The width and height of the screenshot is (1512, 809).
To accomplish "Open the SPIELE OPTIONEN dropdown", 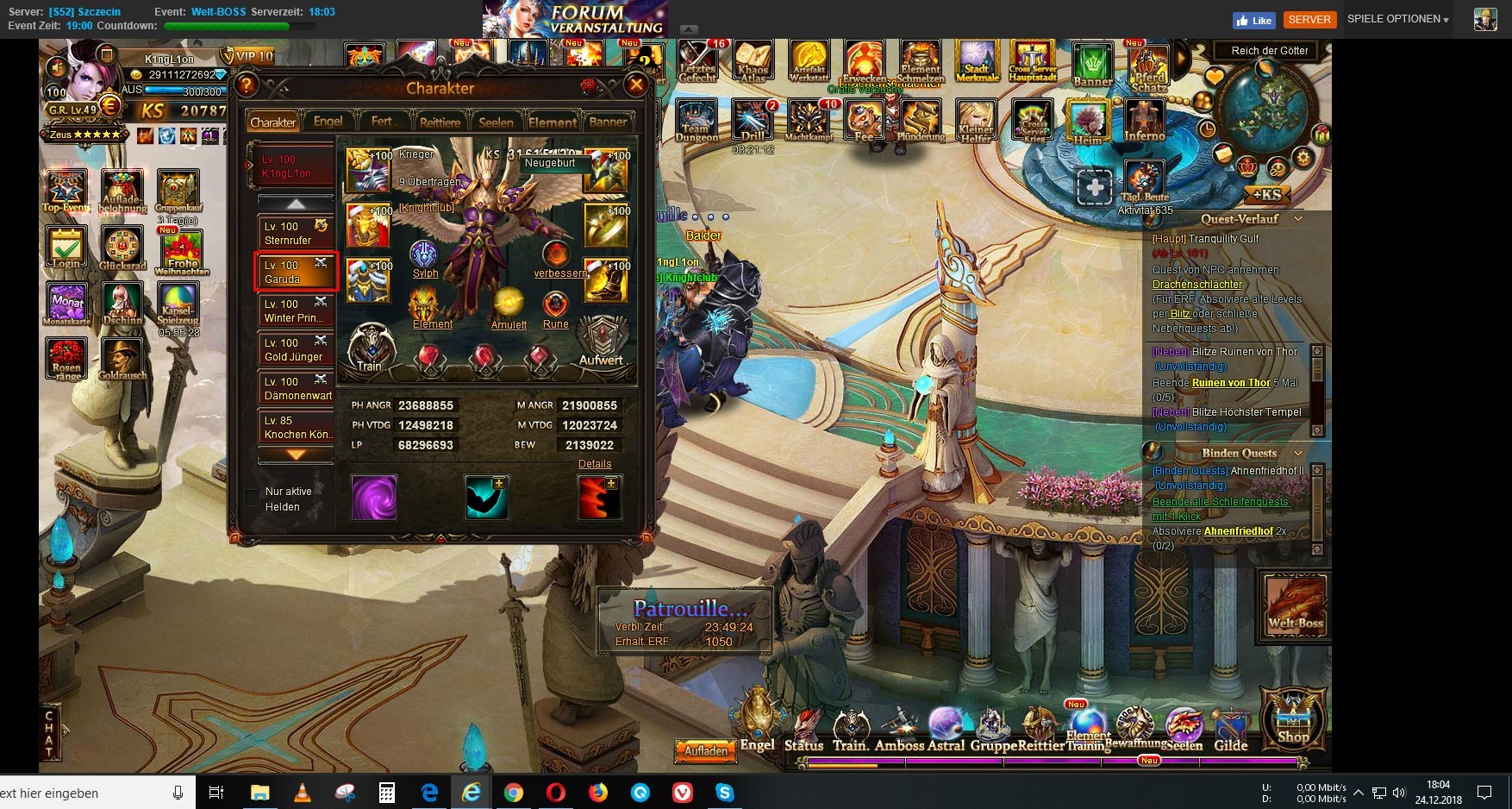I will click(x=1397, y=19).
